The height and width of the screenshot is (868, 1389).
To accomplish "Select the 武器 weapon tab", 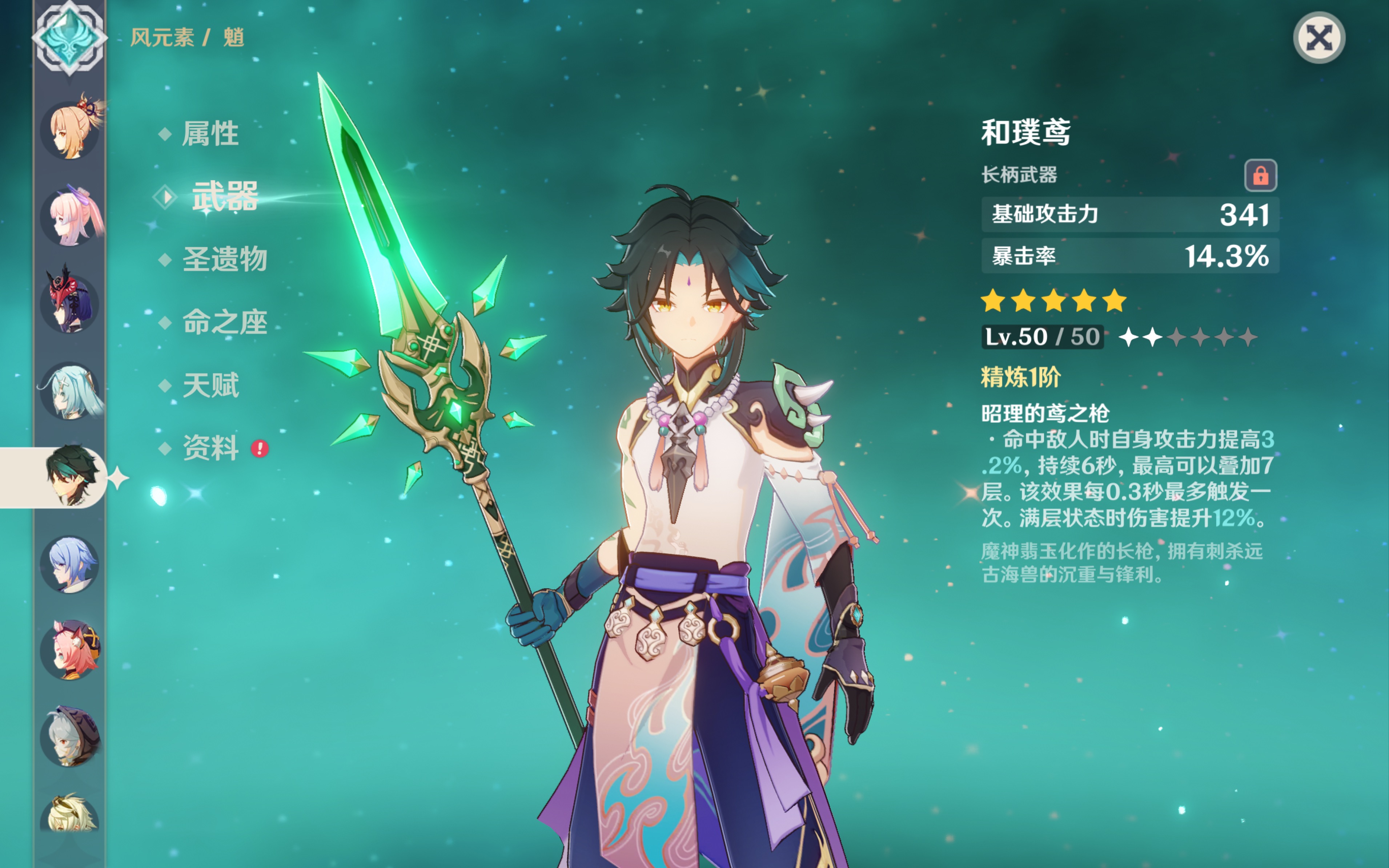I will point(225,196).
